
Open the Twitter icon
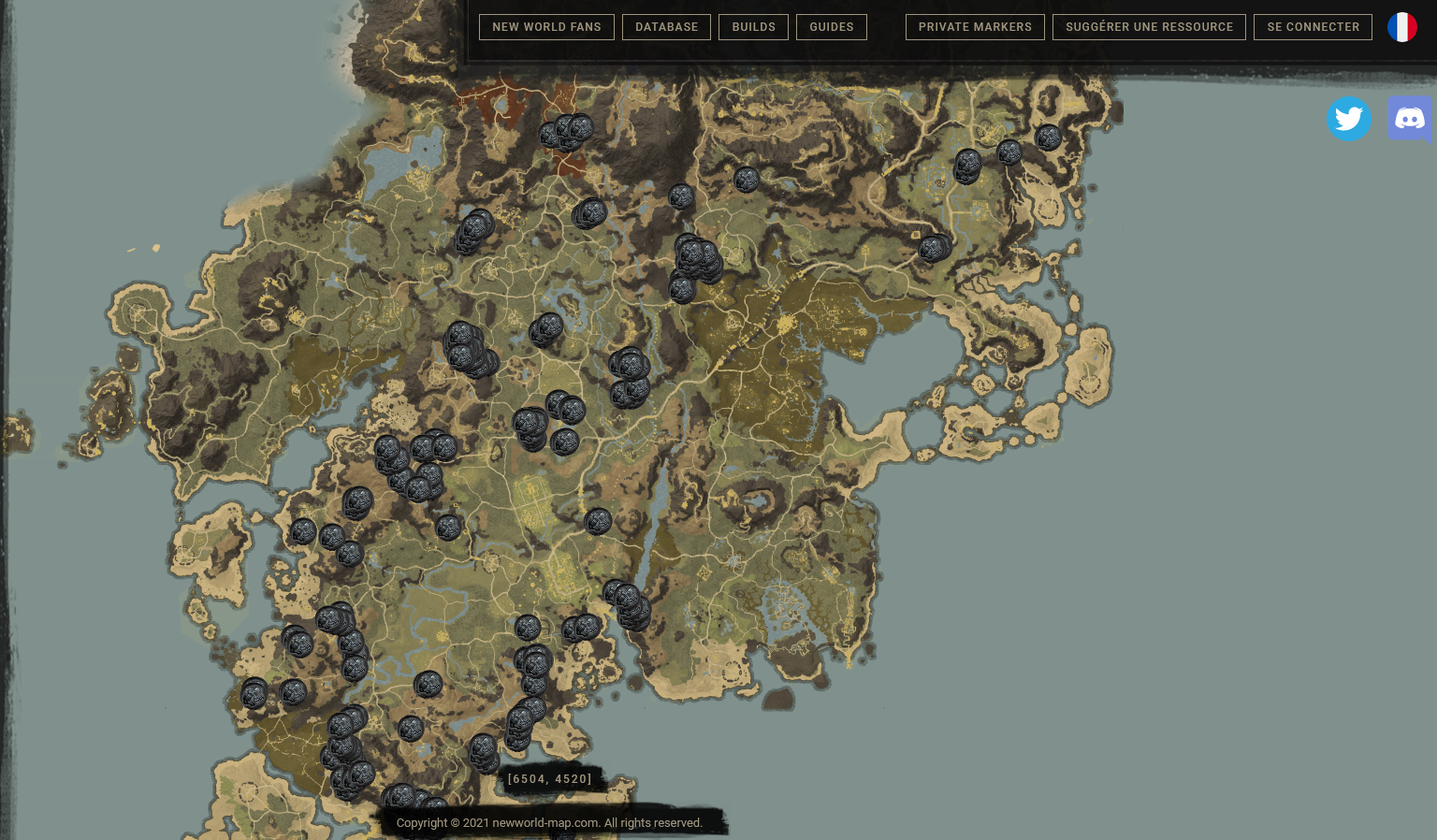[1348, 118]
